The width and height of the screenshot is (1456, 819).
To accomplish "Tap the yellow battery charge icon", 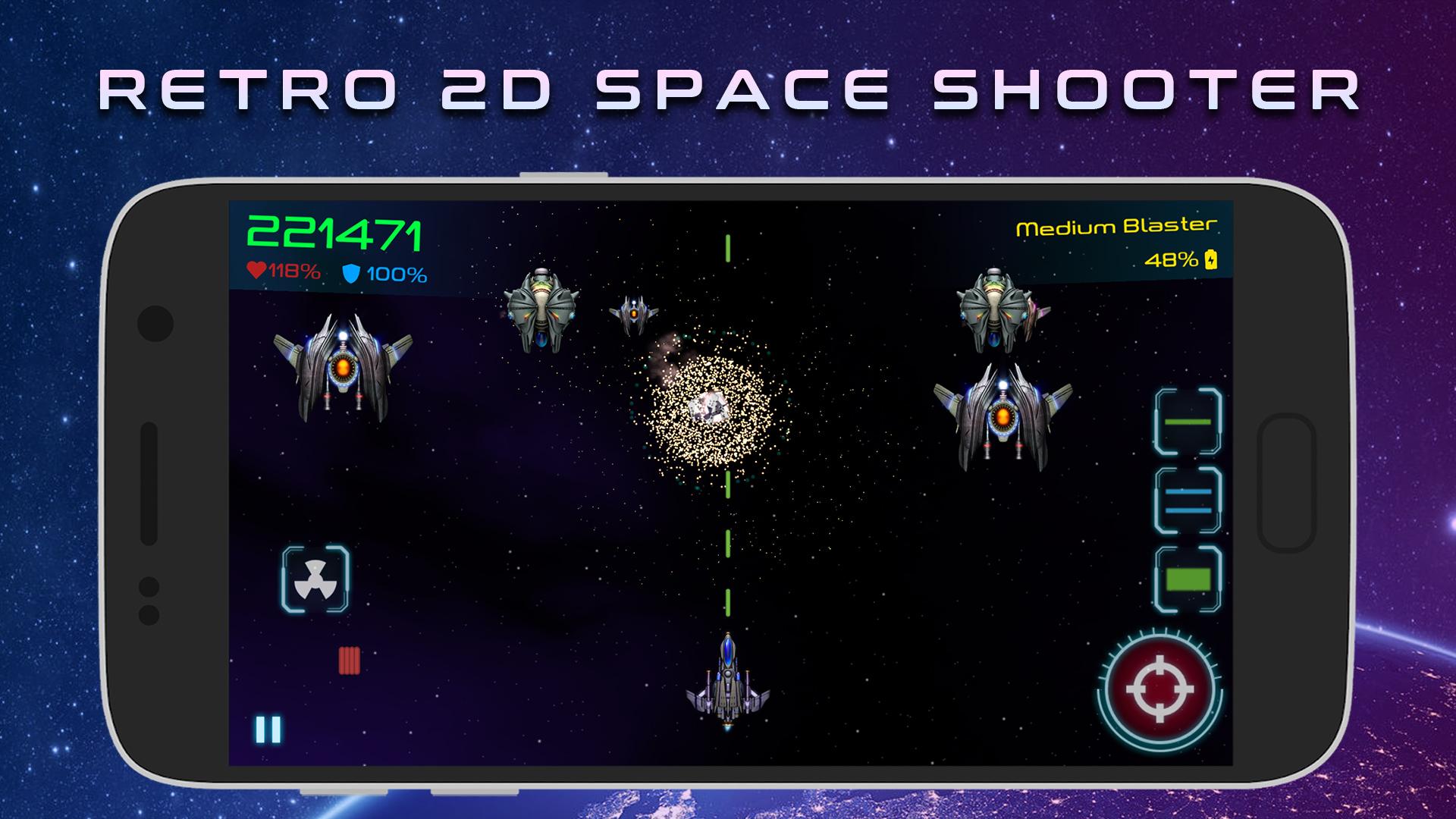I will tap(1211, 261).
